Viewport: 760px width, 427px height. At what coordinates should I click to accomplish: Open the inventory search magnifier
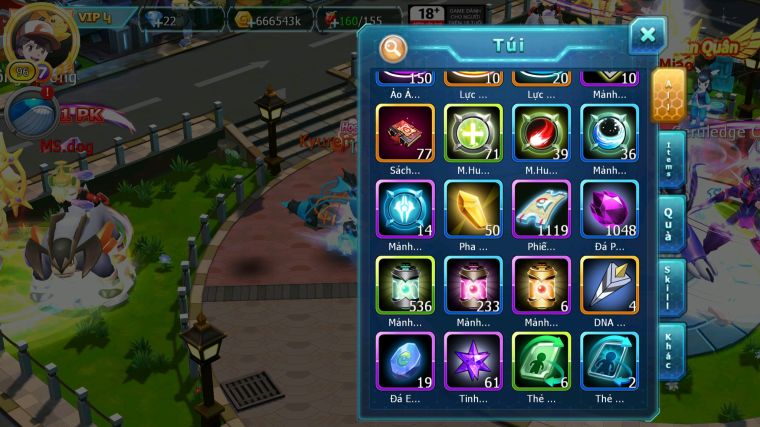tap(394, 47)
